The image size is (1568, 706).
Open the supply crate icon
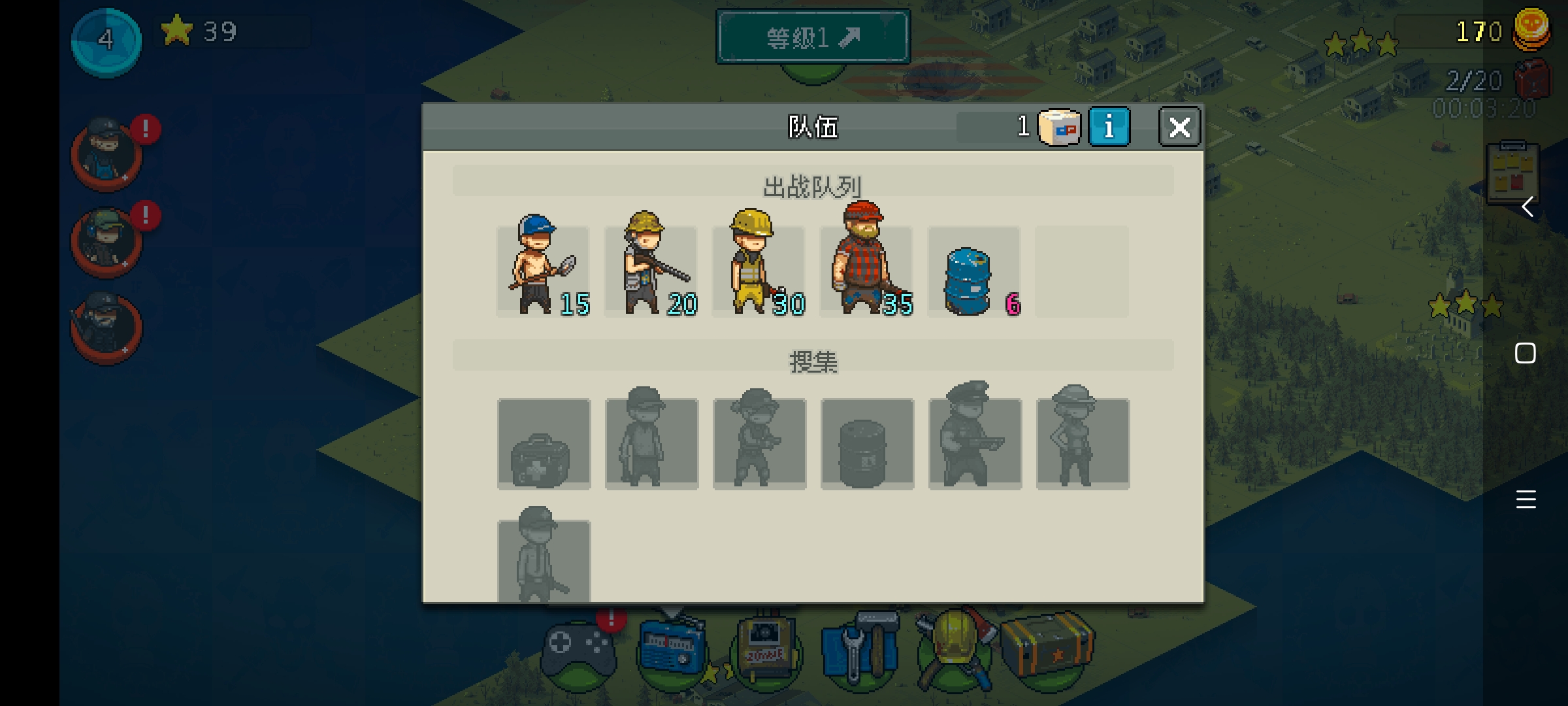click(x=1048, y=648)
